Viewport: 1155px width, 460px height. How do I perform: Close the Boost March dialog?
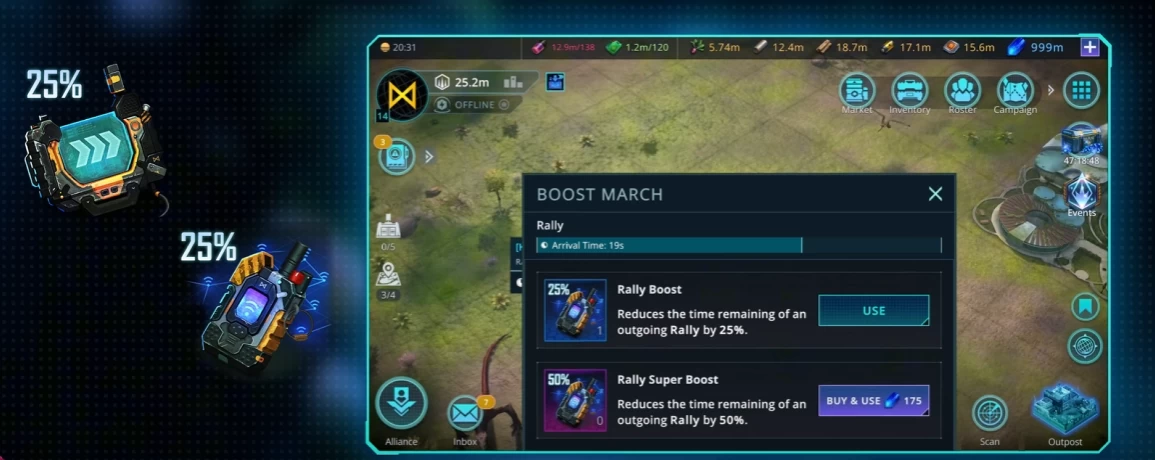tap(935, 194)
